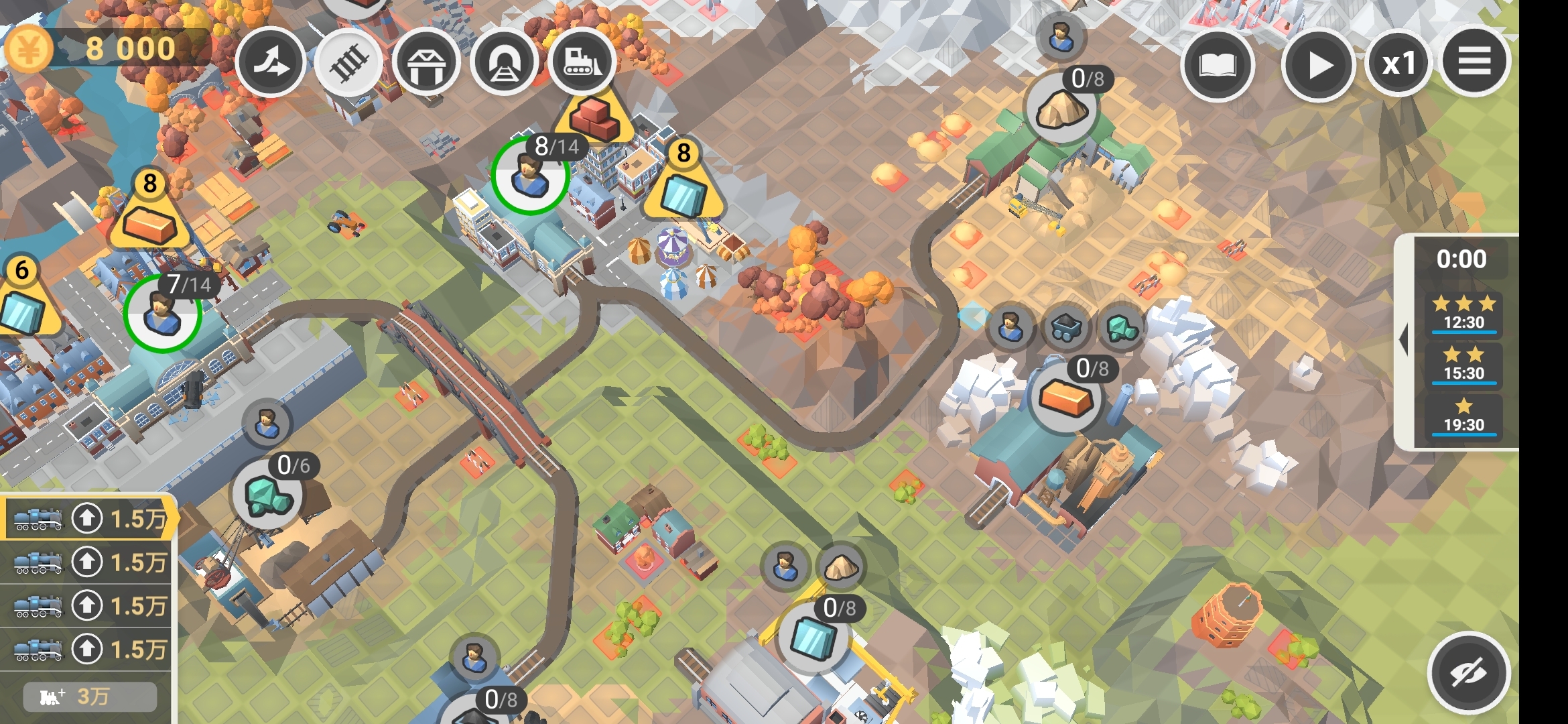The width and height of the screenshot is (1568, 724).
Task: Select the track routing arrow tool
Action: [271, 62]
